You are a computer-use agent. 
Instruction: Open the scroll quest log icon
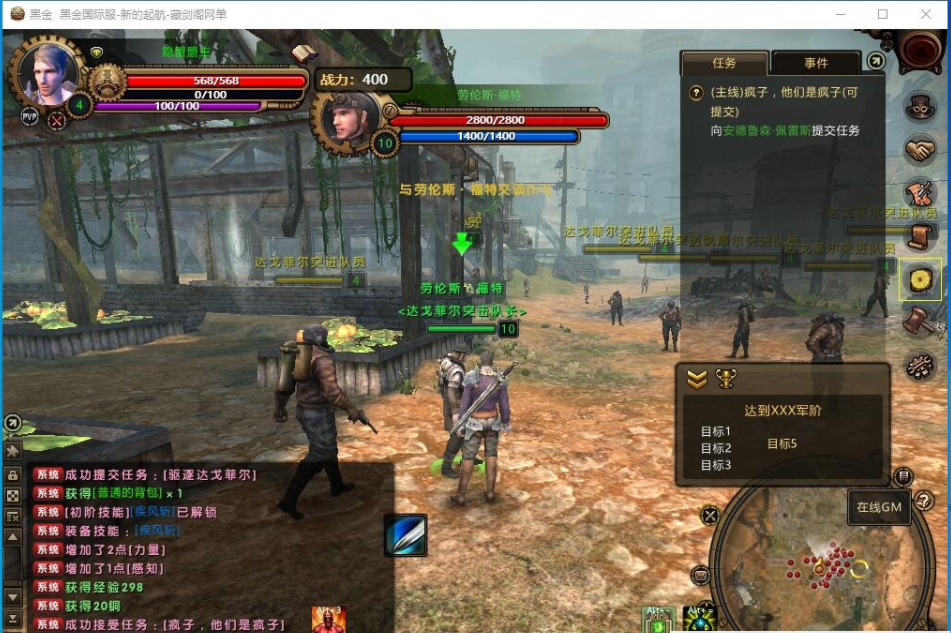click(x=920, y=237)
